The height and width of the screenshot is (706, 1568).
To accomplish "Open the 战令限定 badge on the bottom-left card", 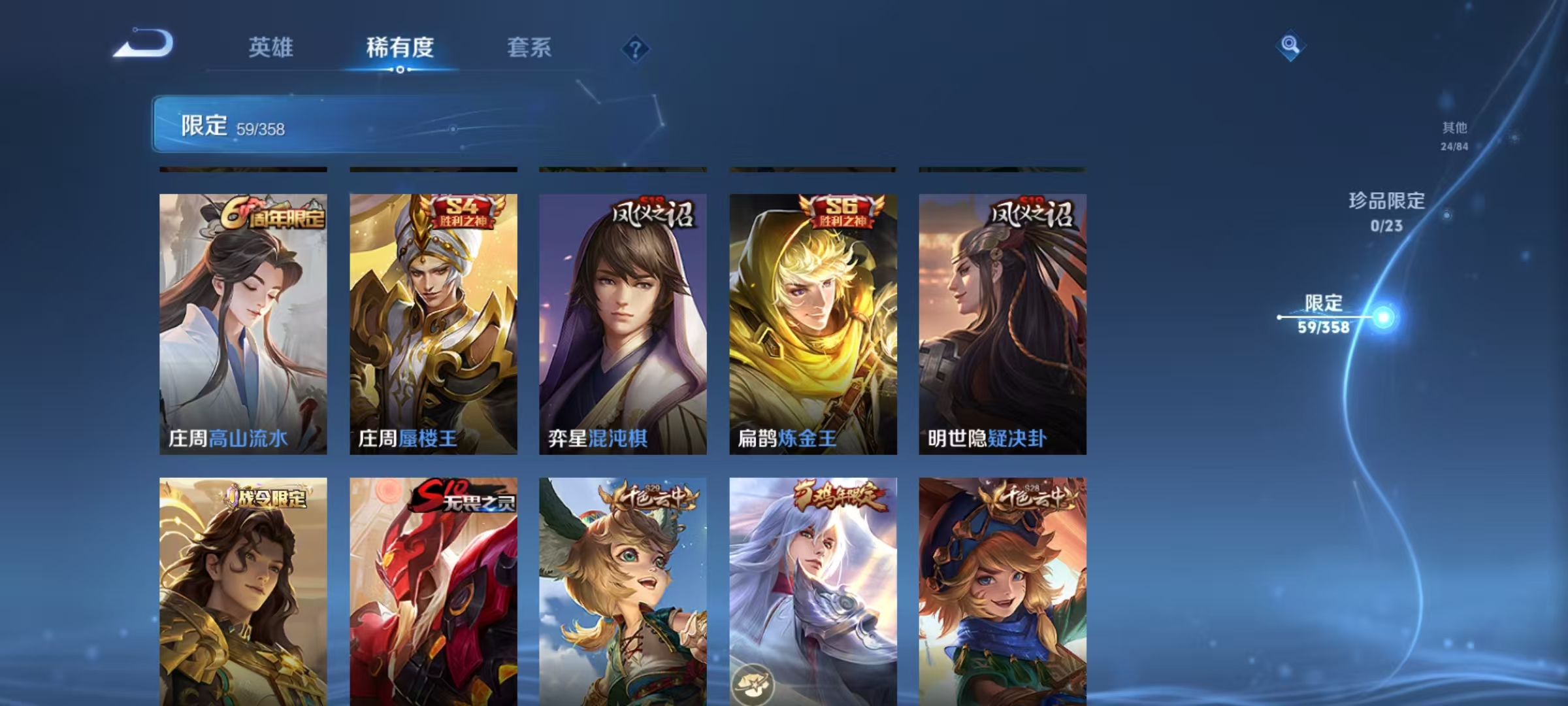I will tap(269, 497).
